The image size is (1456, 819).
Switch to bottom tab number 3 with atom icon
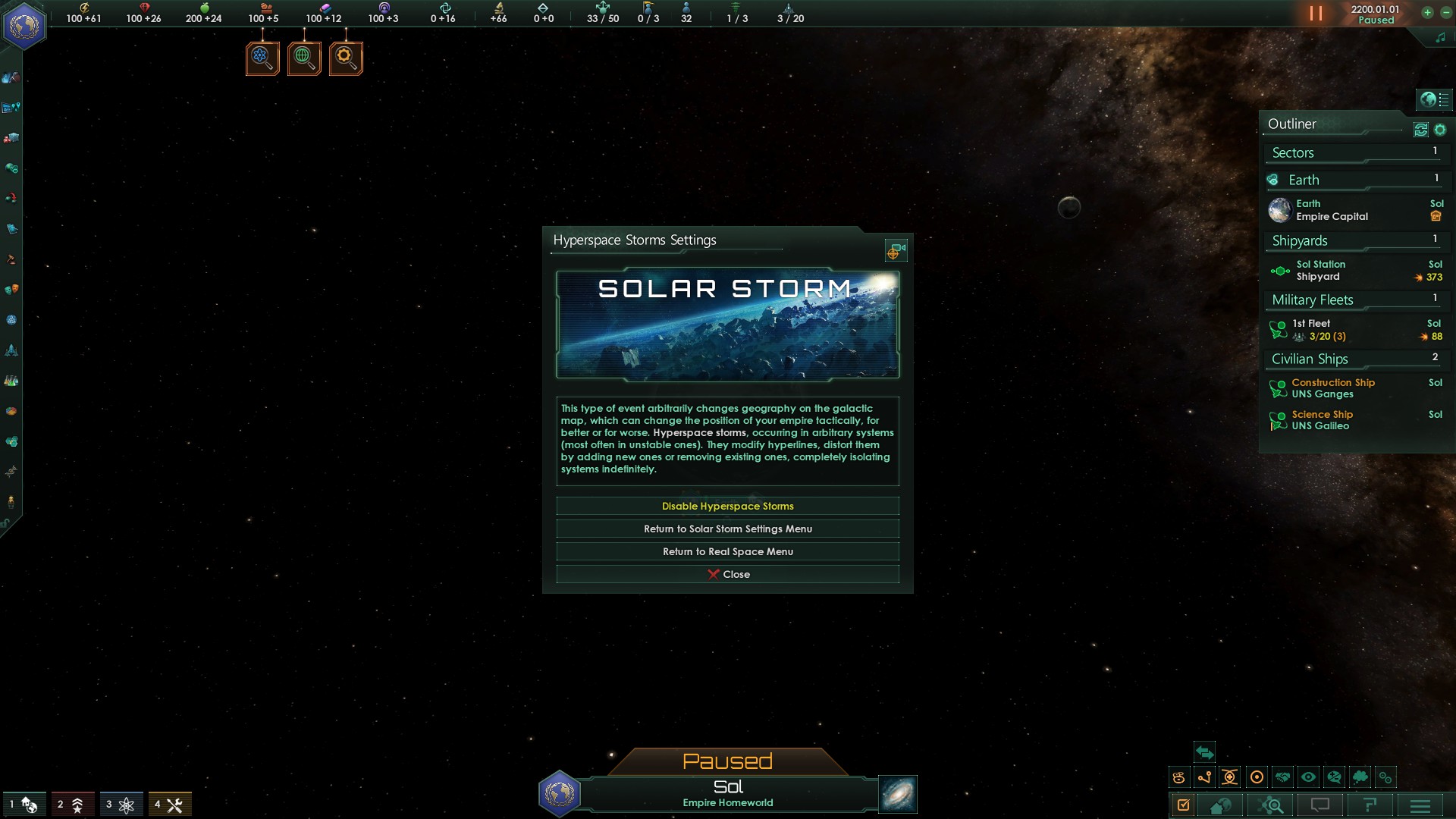pyautogui.click(x=121, y=805)
